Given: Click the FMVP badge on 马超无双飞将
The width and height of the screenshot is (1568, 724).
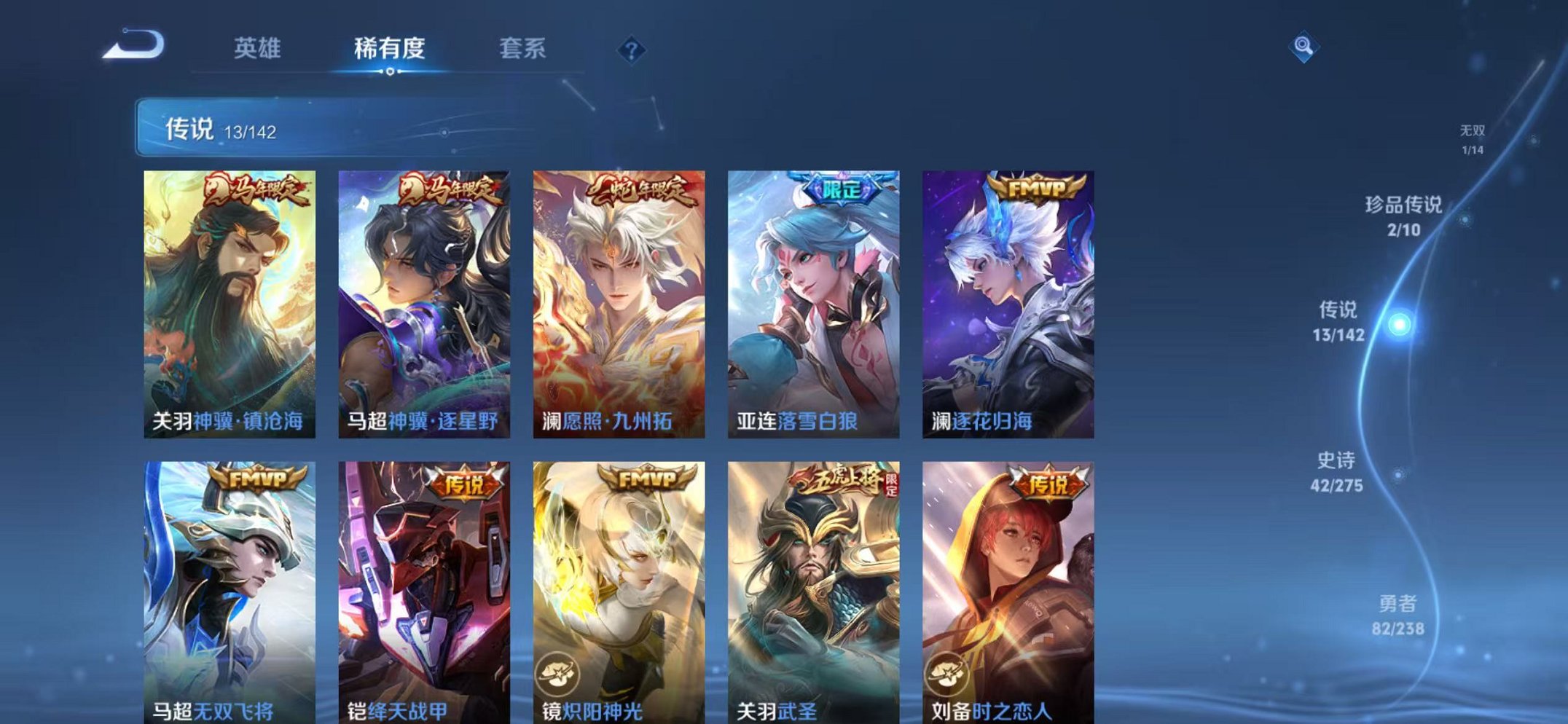Looking at the screenshot, I should click(258, 480).
